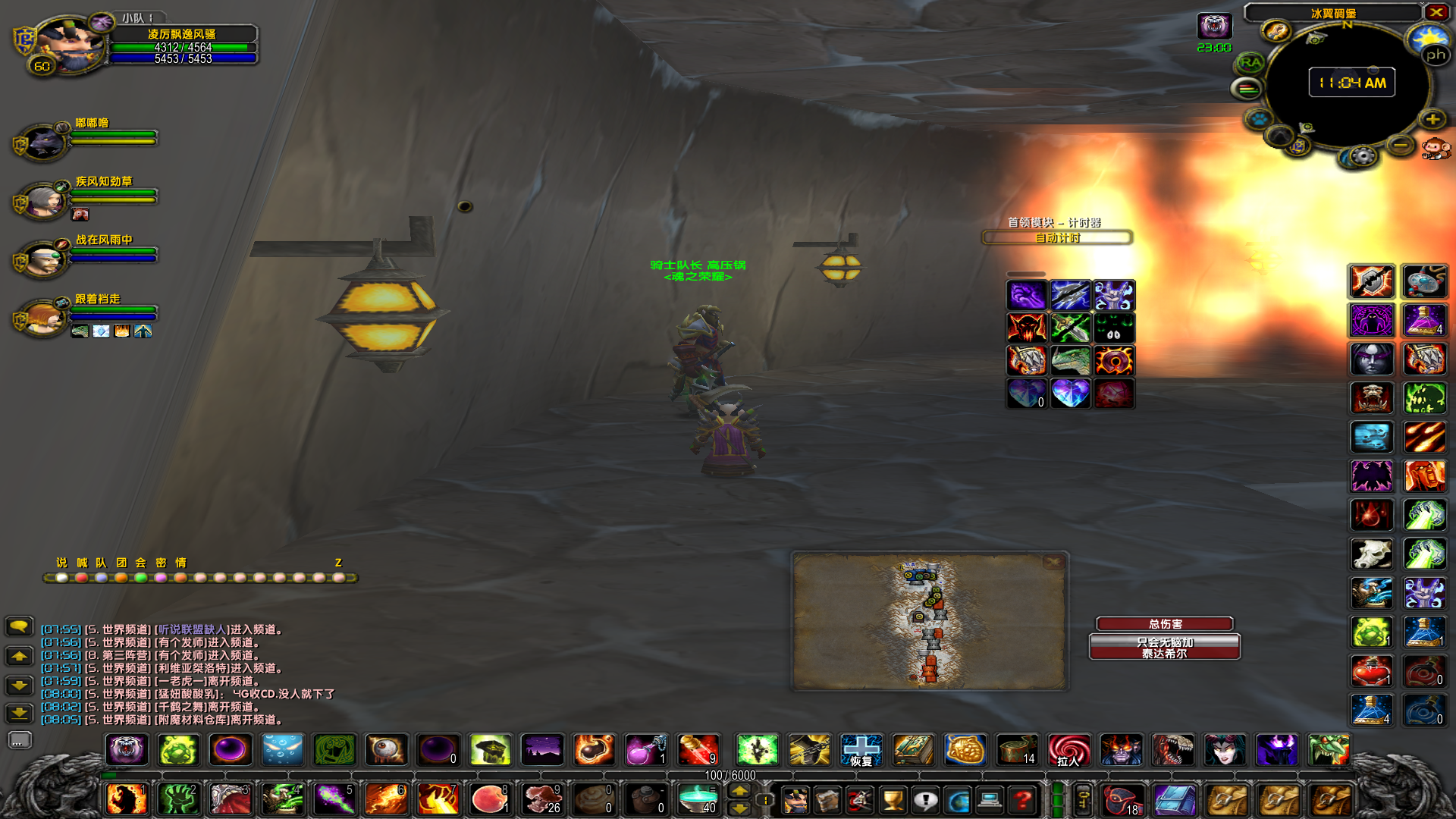
Task: Click the 总伤害 damage meter header
Action: pos(1165,624)
